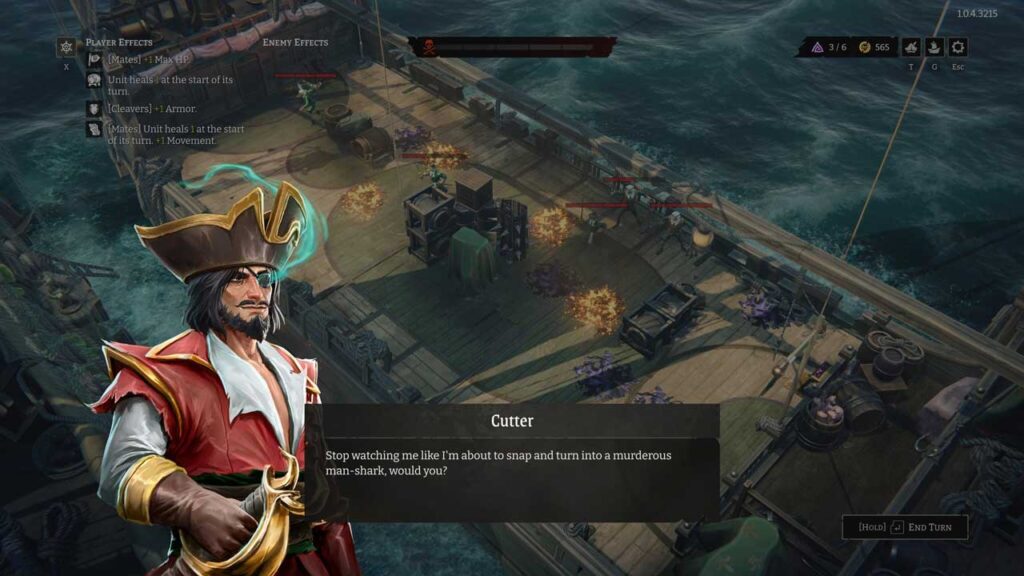
Task: Open settings with the gear icon
Action: coord(958,47)
